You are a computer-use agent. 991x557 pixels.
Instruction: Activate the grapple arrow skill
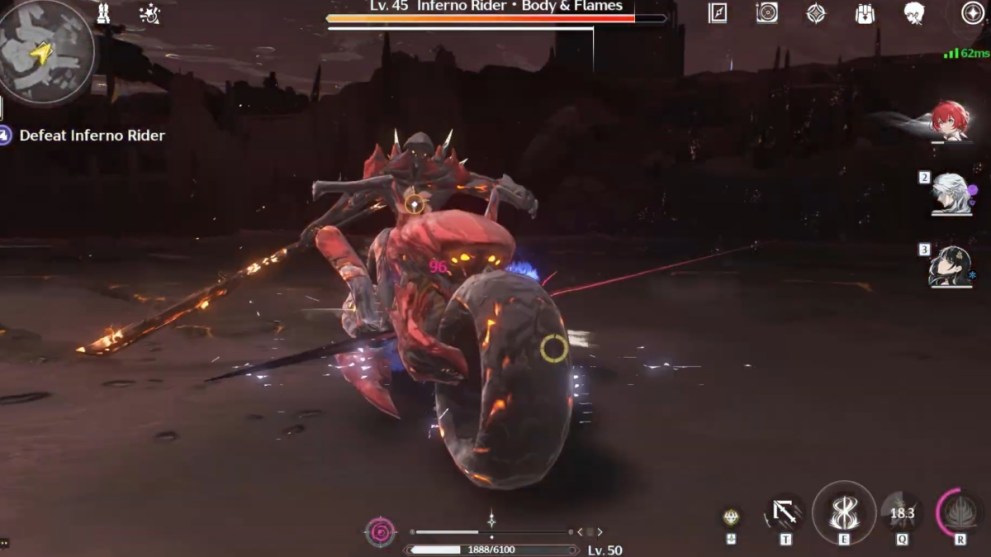[784, 514]
